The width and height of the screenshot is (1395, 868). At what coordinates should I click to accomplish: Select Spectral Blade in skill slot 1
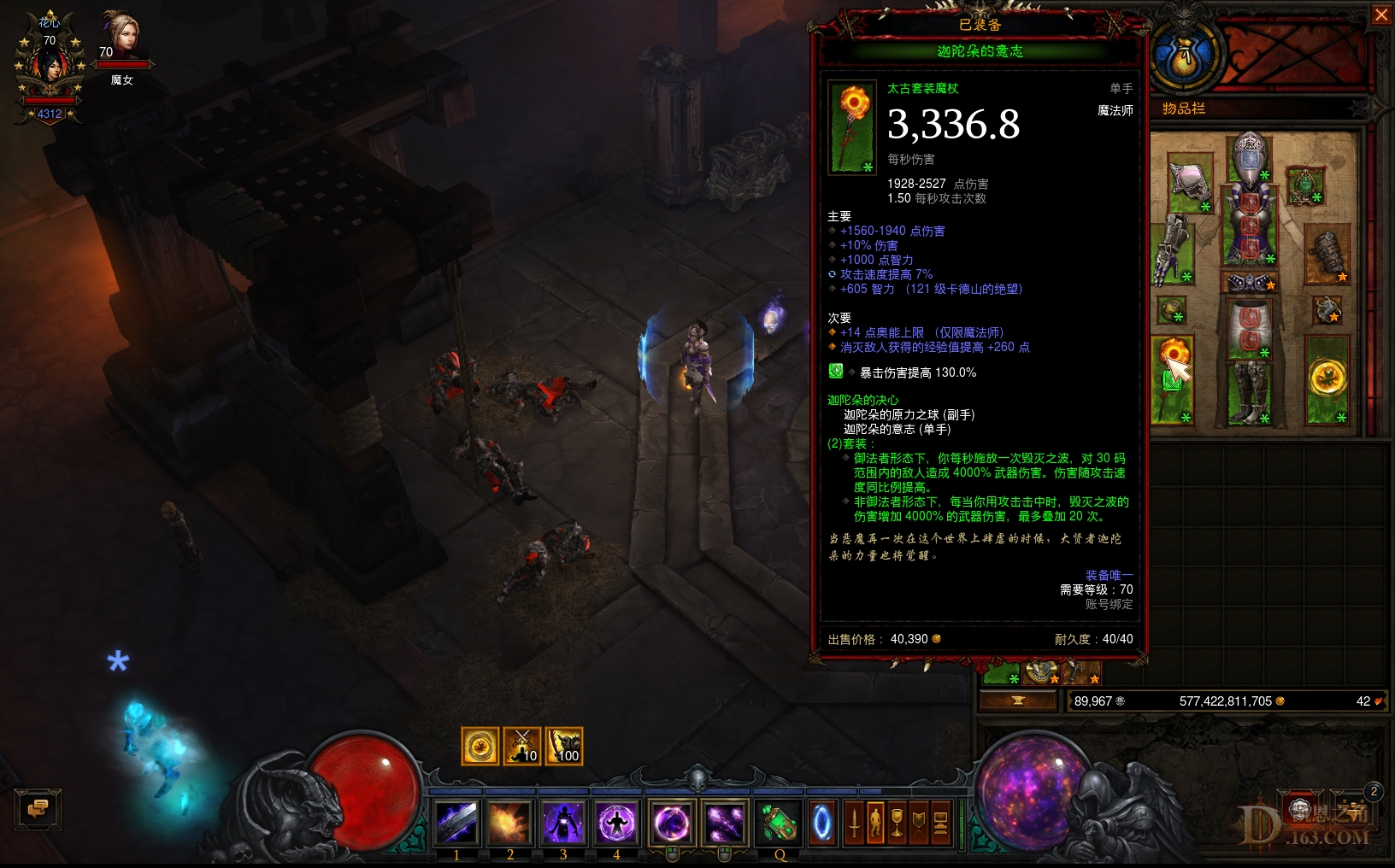(x=457, y=823)
